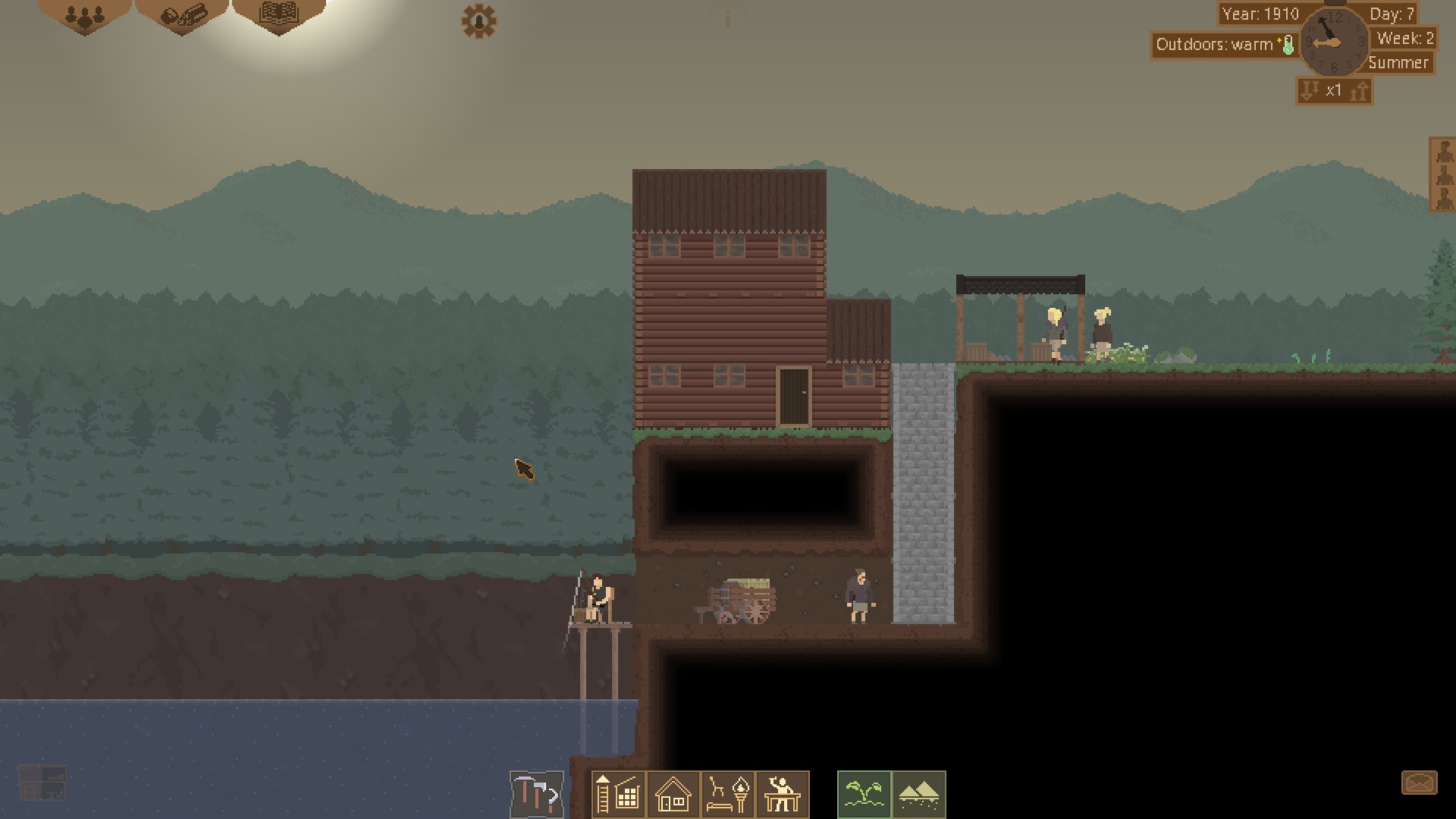Screen dimensions: 1456x819
Task: Open the envelope messages icon
Action: click(x=1419, y=783)
